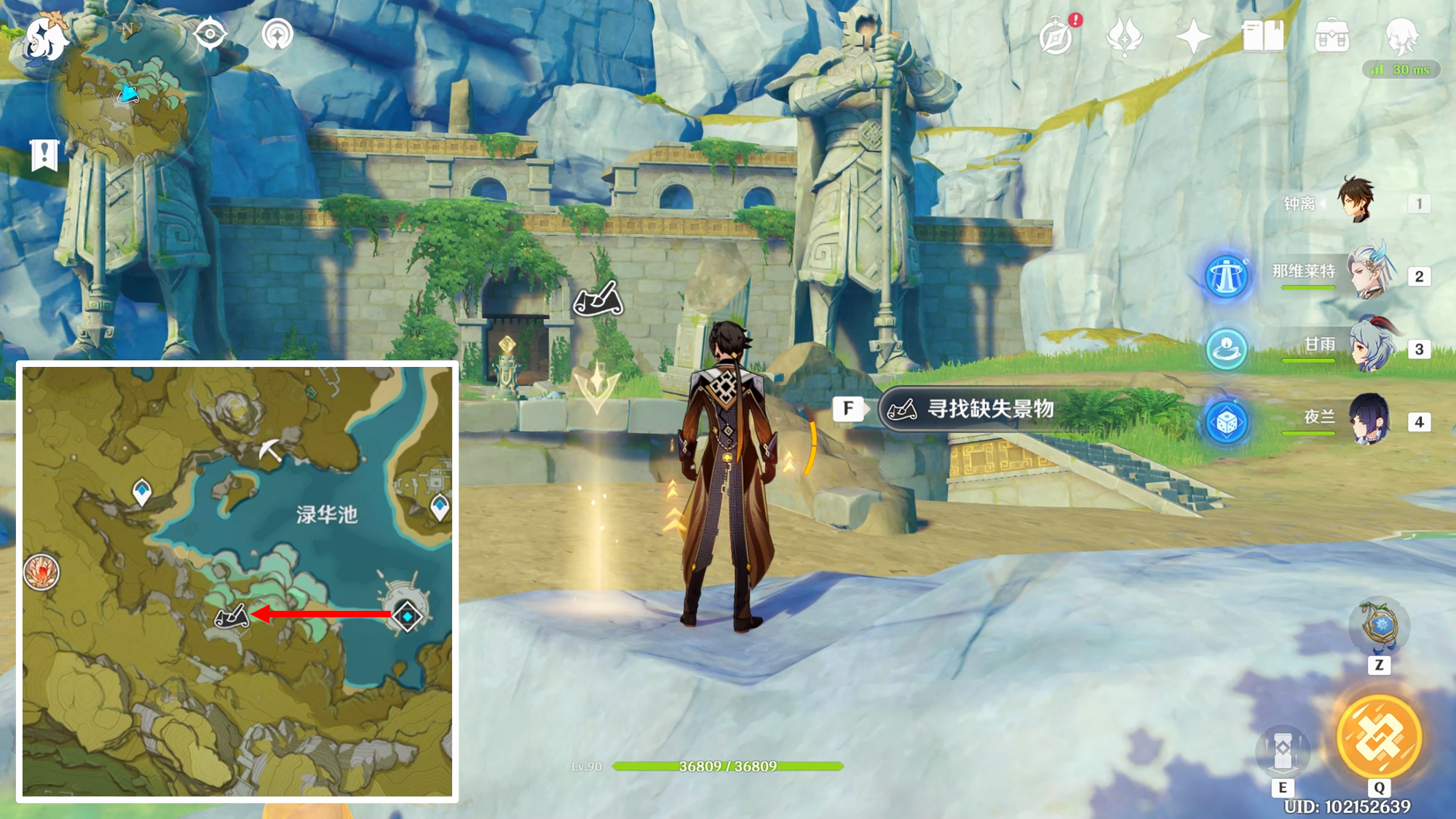Switch to party member 甘雨
Viewport: 1456px width, 819px height.
tap(1372, 347)
